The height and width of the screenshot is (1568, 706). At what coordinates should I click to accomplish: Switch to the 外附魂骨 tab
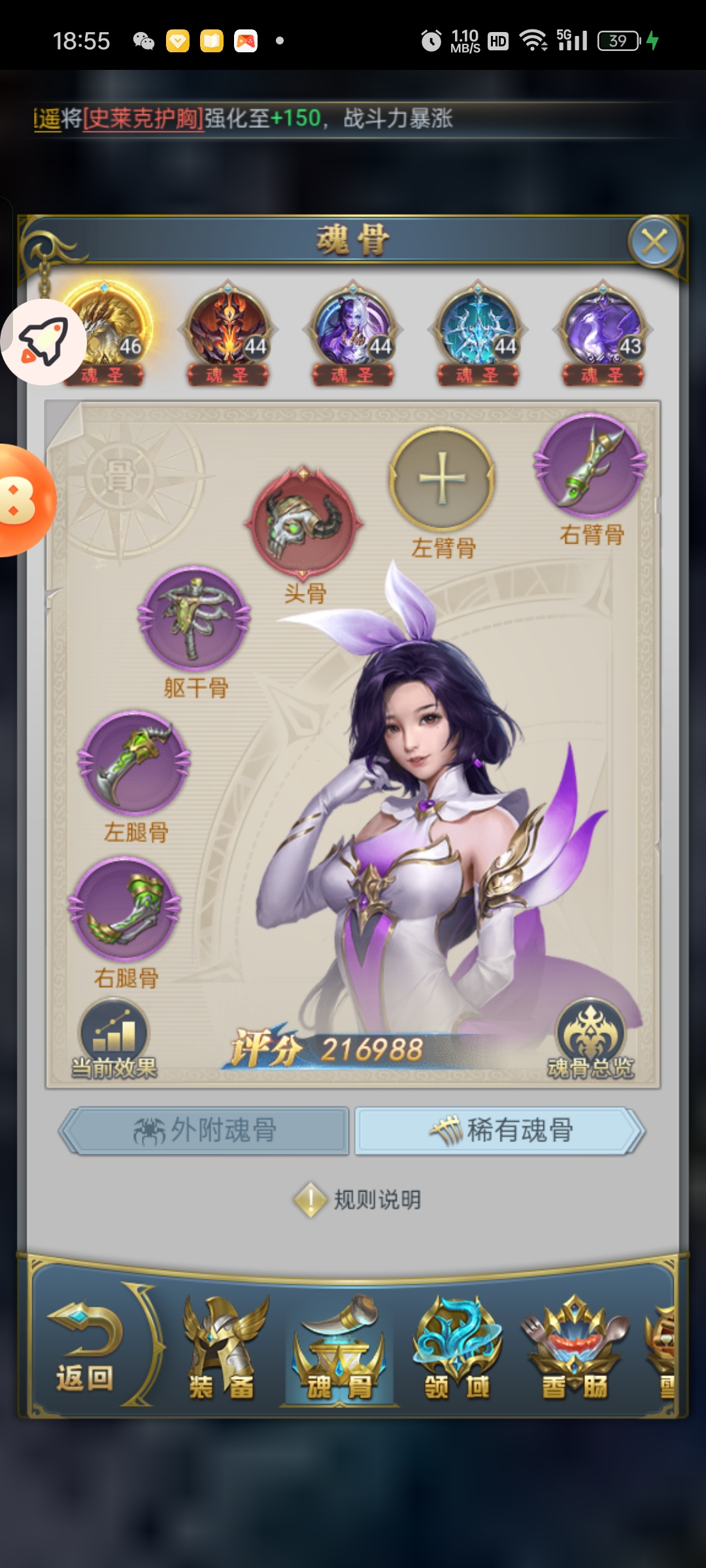[205, 1130]
